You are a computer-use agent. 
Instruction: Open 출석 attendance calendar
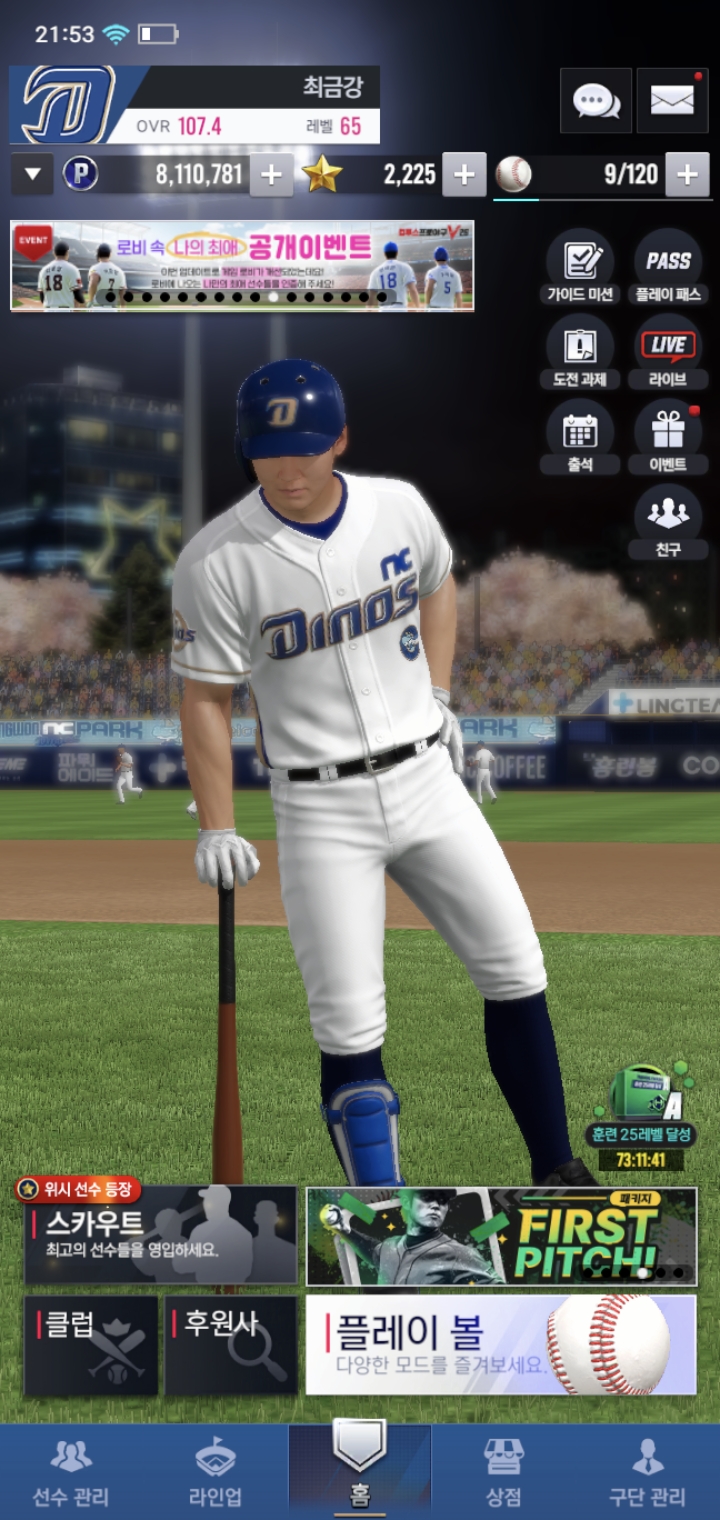pos(580,437)
